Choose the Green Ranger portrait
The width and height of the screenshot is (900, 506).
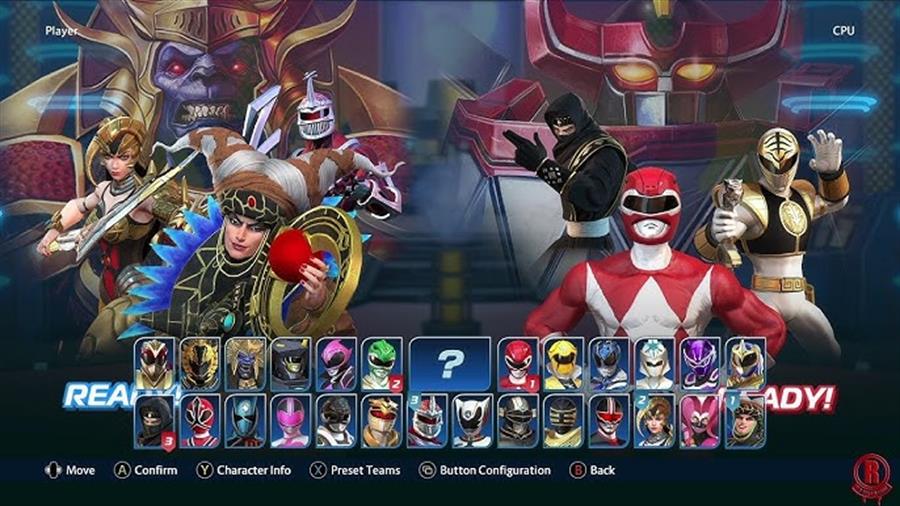click(381, 363)
